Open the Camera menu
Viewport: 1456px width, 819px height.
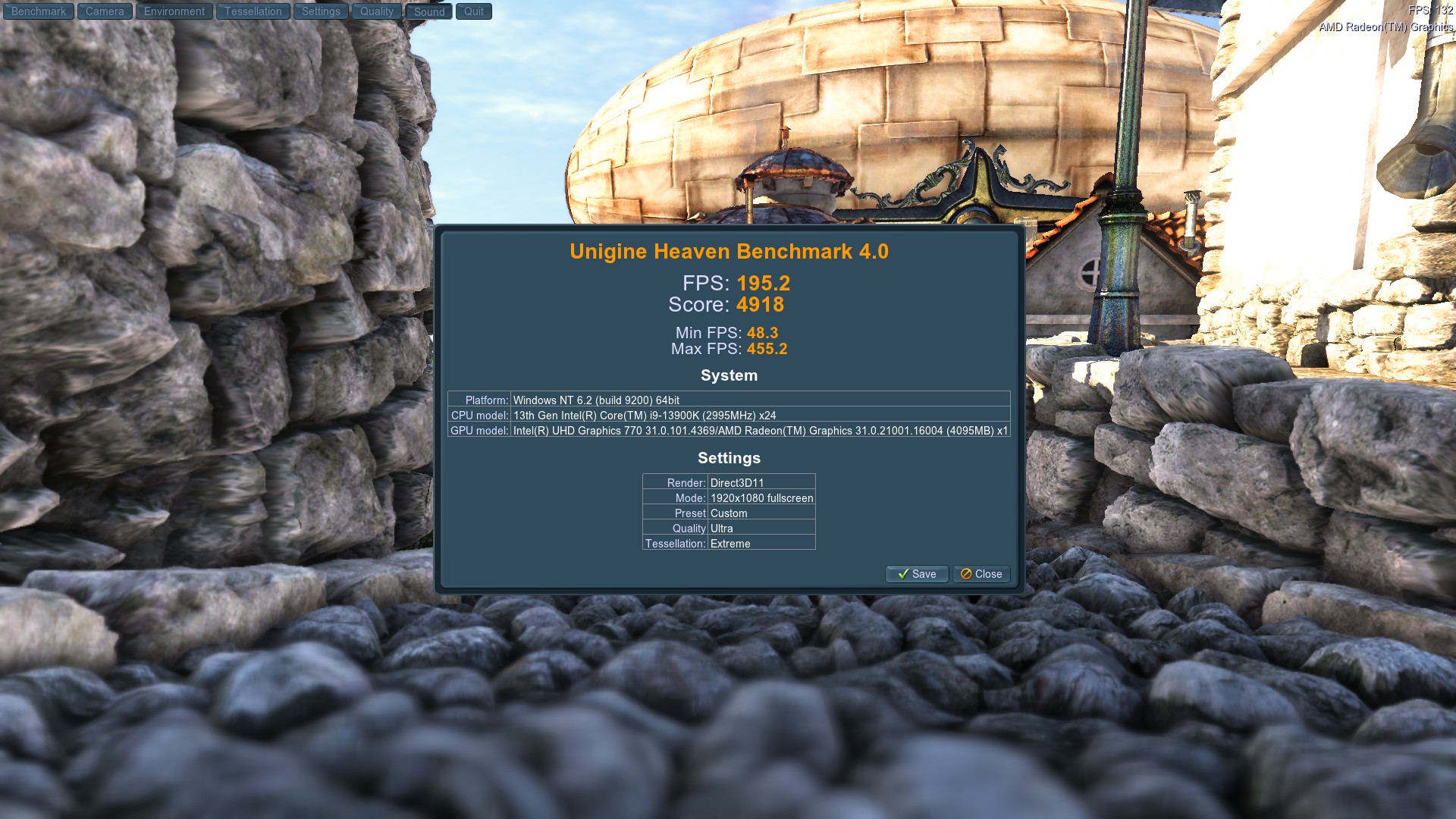[x=105, y=11]
